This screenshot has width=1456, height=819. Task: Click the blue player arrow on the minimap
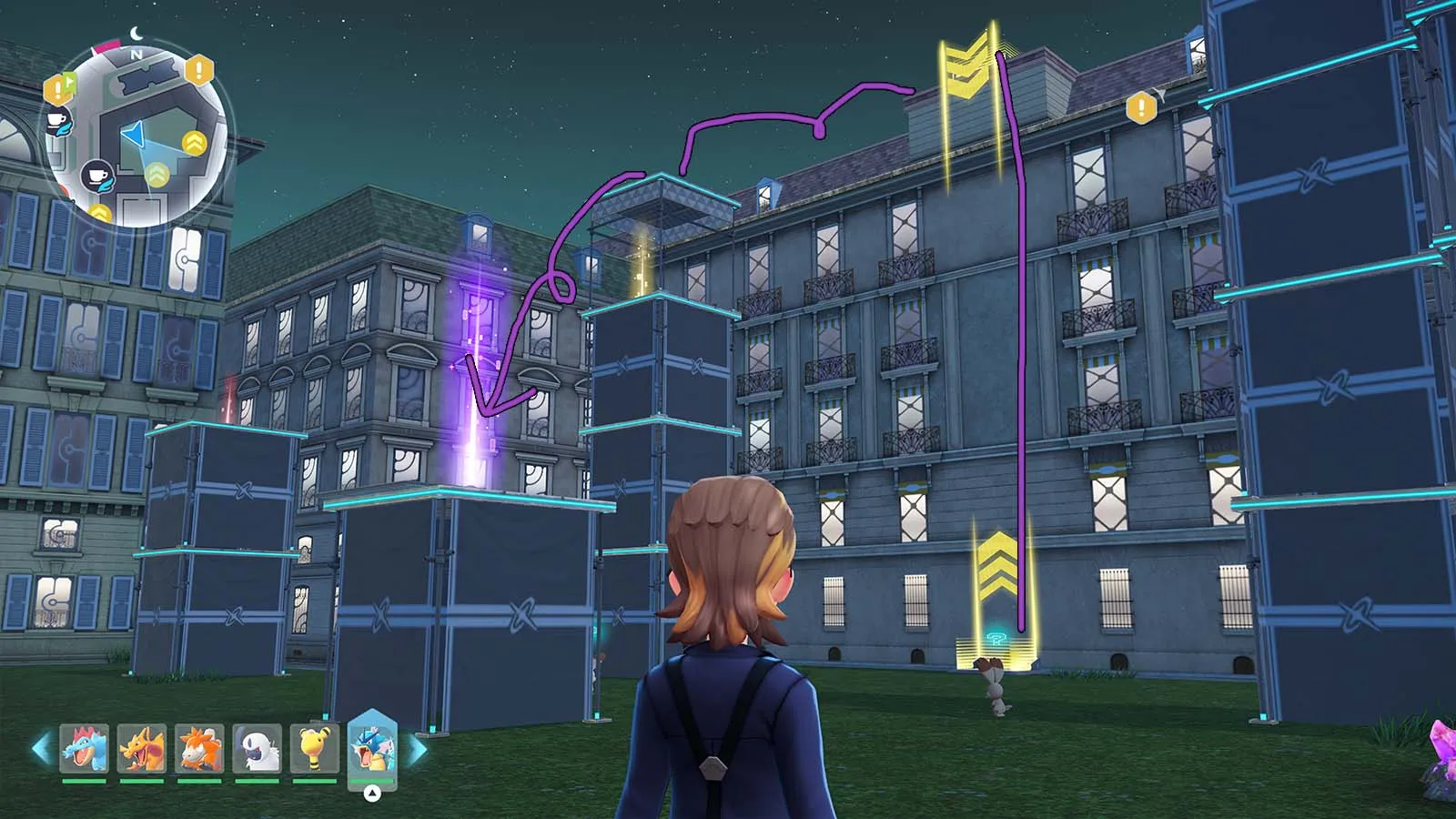point(134,136)
